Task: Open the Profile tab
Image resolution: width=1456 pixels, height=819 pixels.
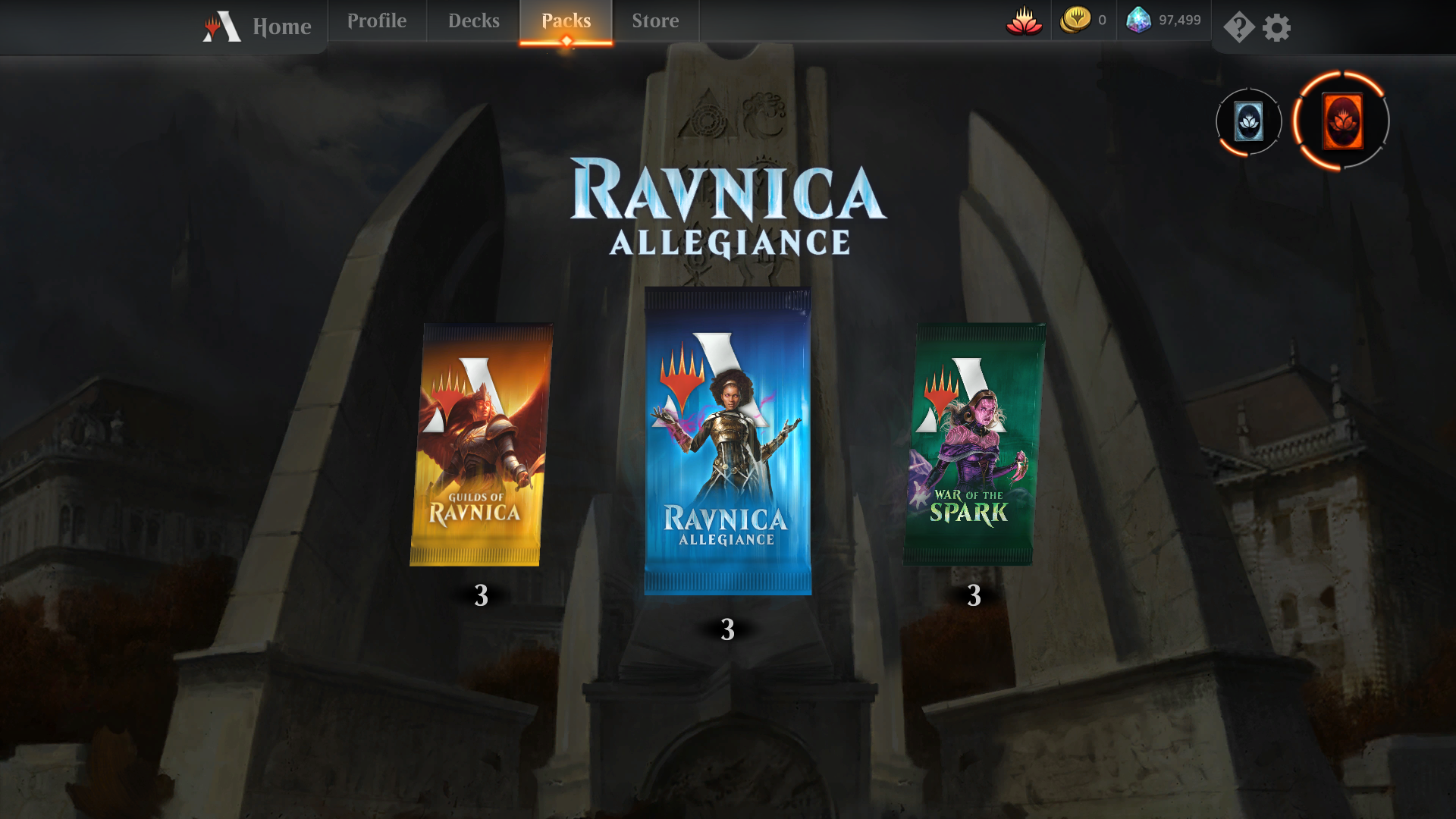Action: [x=377, y=21]
